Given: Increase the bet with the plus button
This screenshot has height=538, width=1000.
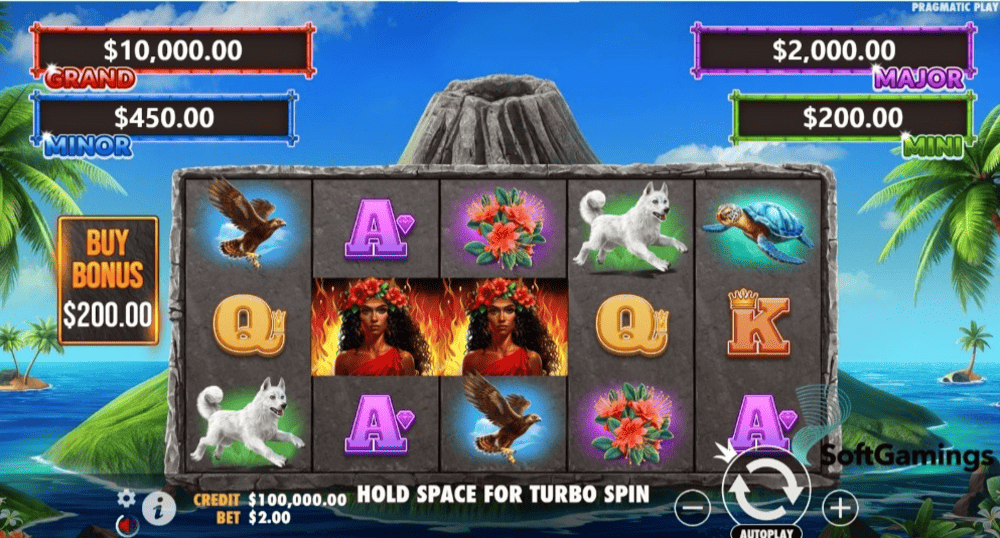Looking at the screenshot, I should coord(840,508).
